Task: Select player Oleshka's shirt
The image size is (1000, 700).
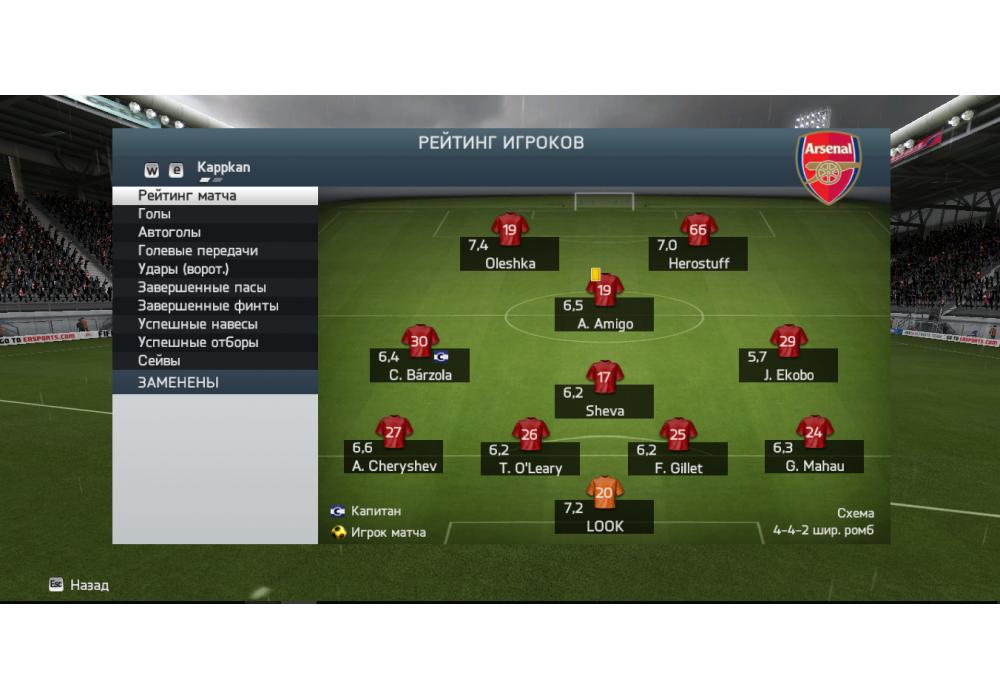Action: [x=510, y=230]
